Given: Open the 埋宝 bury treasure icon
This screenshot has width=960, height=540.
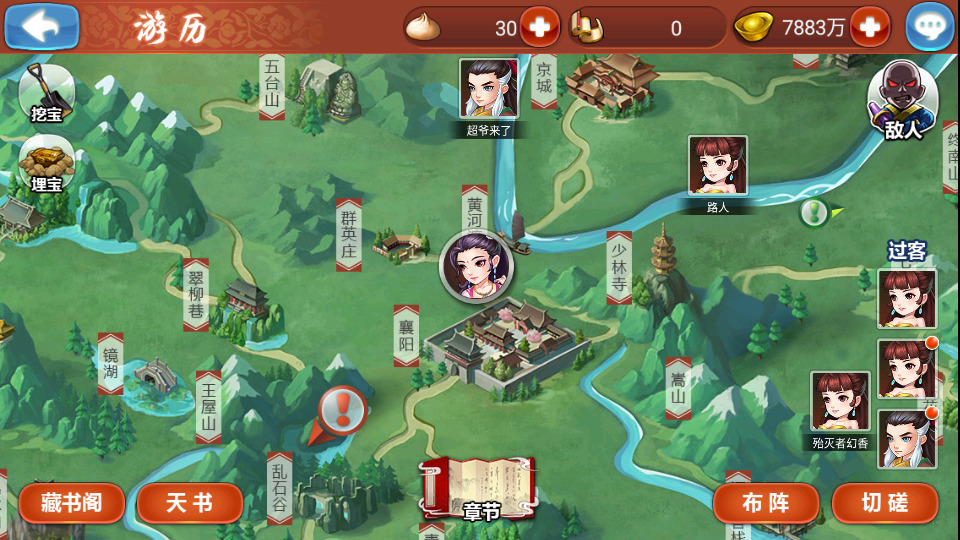Looking at the screenshot, I should (x=46, y=164).
